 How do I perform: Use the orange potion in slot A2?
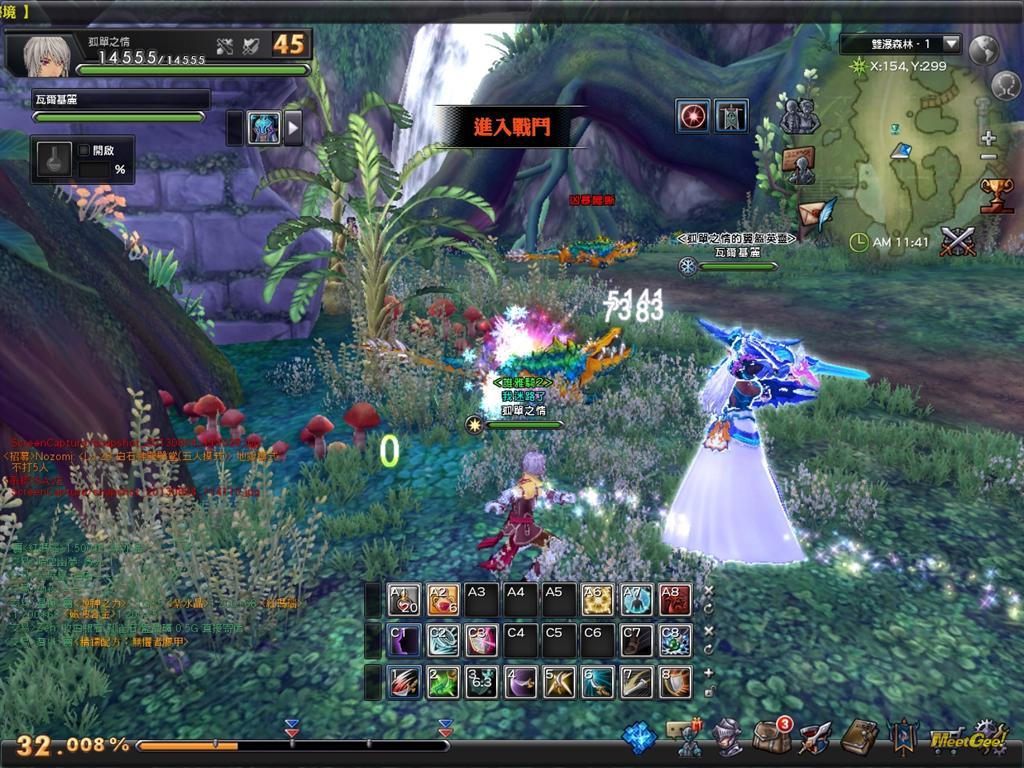443,600
